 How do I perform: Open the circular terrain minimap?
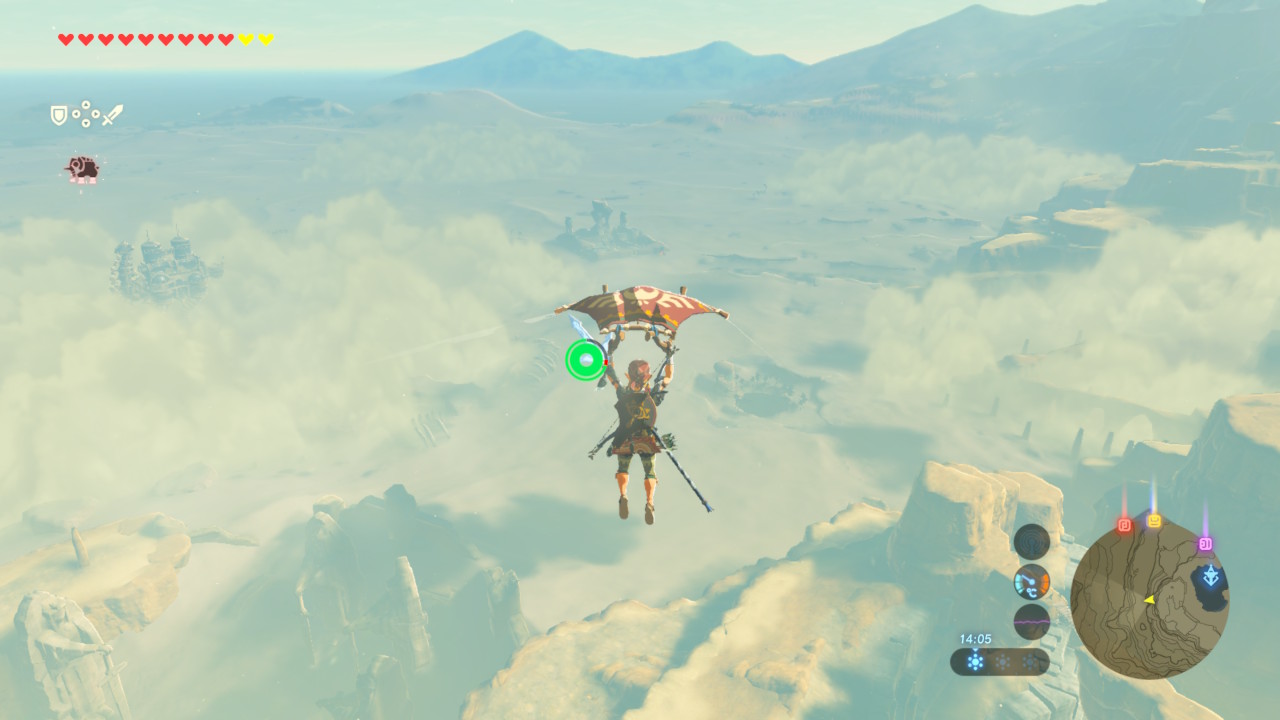[x=1149, y=600]
